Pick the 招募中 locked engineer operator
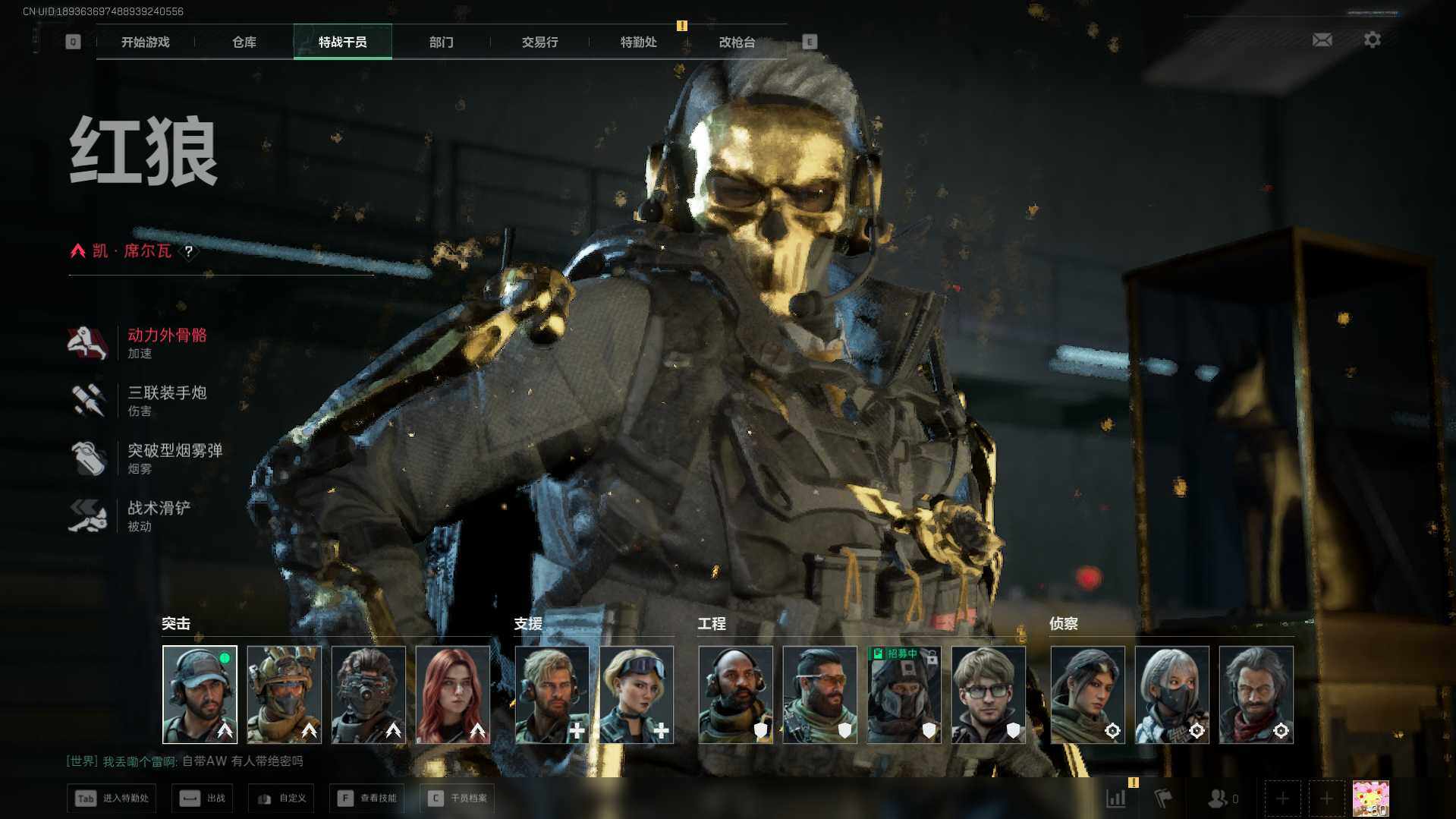 coord(904,694)
